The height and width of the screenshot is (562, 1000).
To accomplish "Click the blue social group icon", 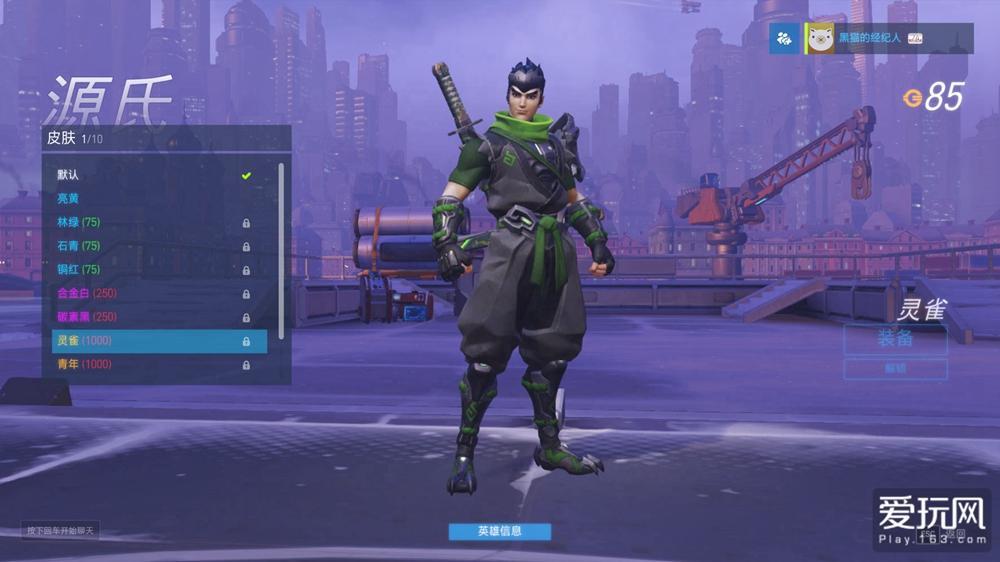I will (784, 39).
